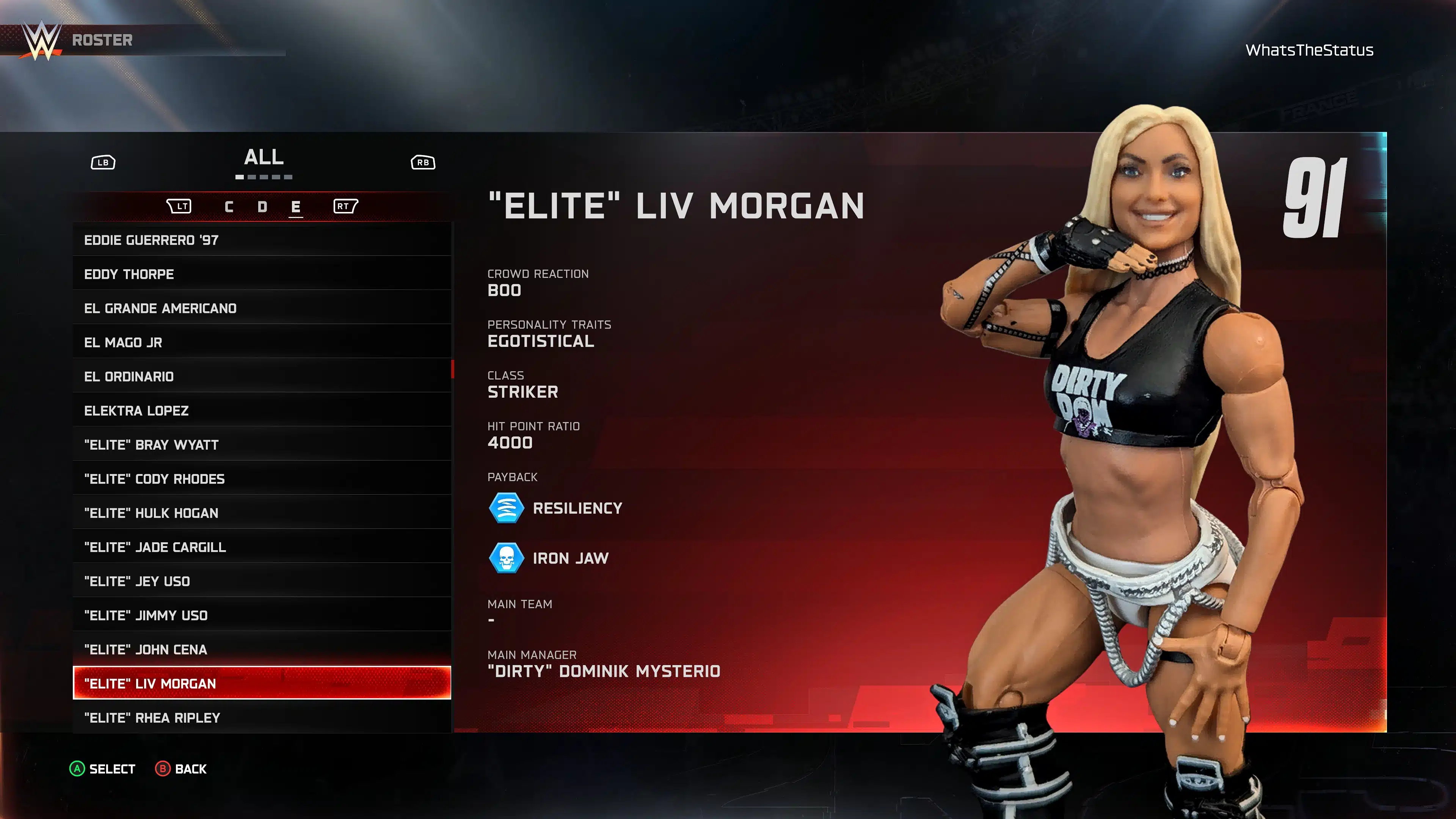Pick El Grande Americano
This screenshot has height=819, width=1456.
point(262,308)
